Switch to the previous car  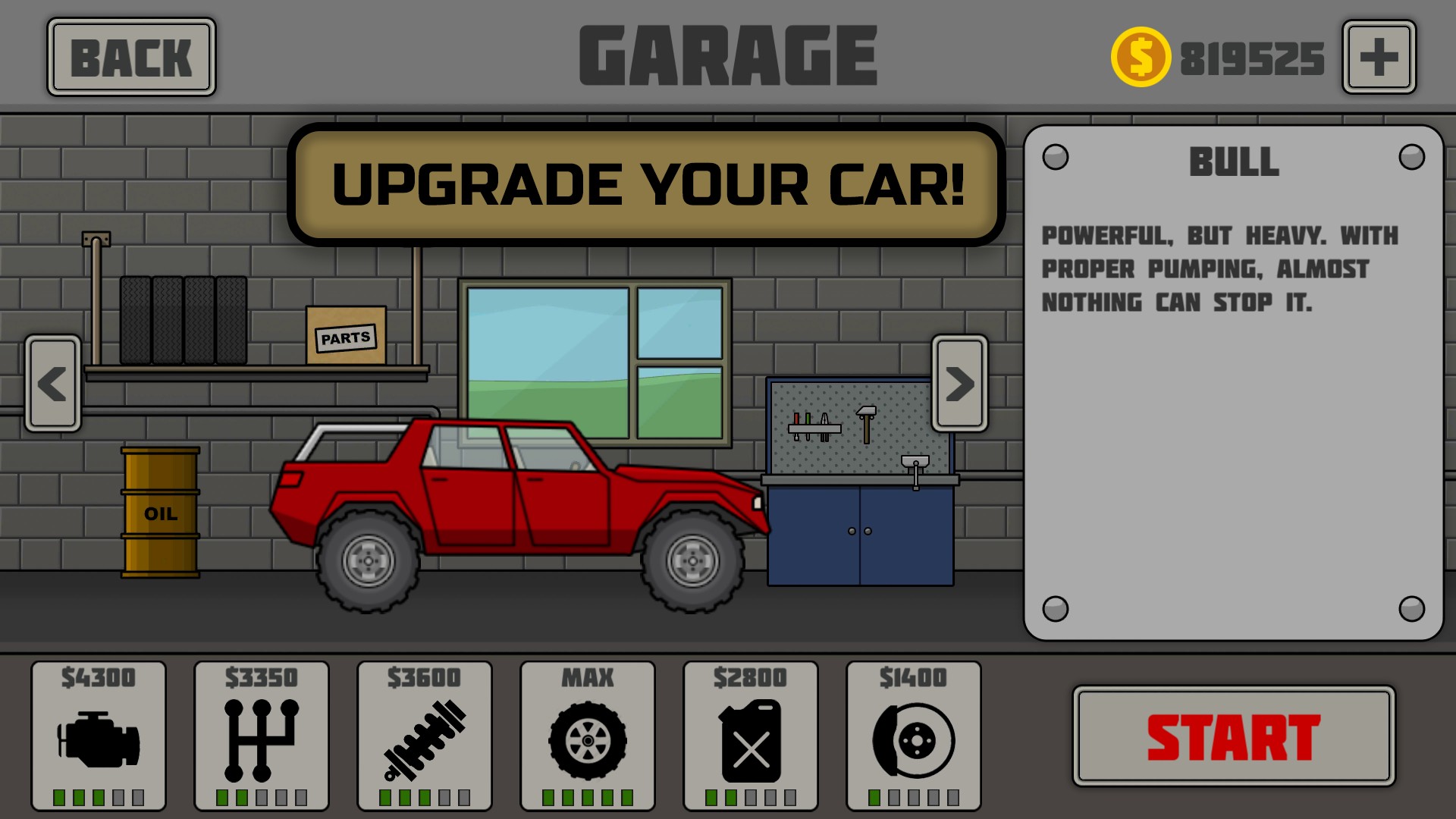tap(53, 384)
